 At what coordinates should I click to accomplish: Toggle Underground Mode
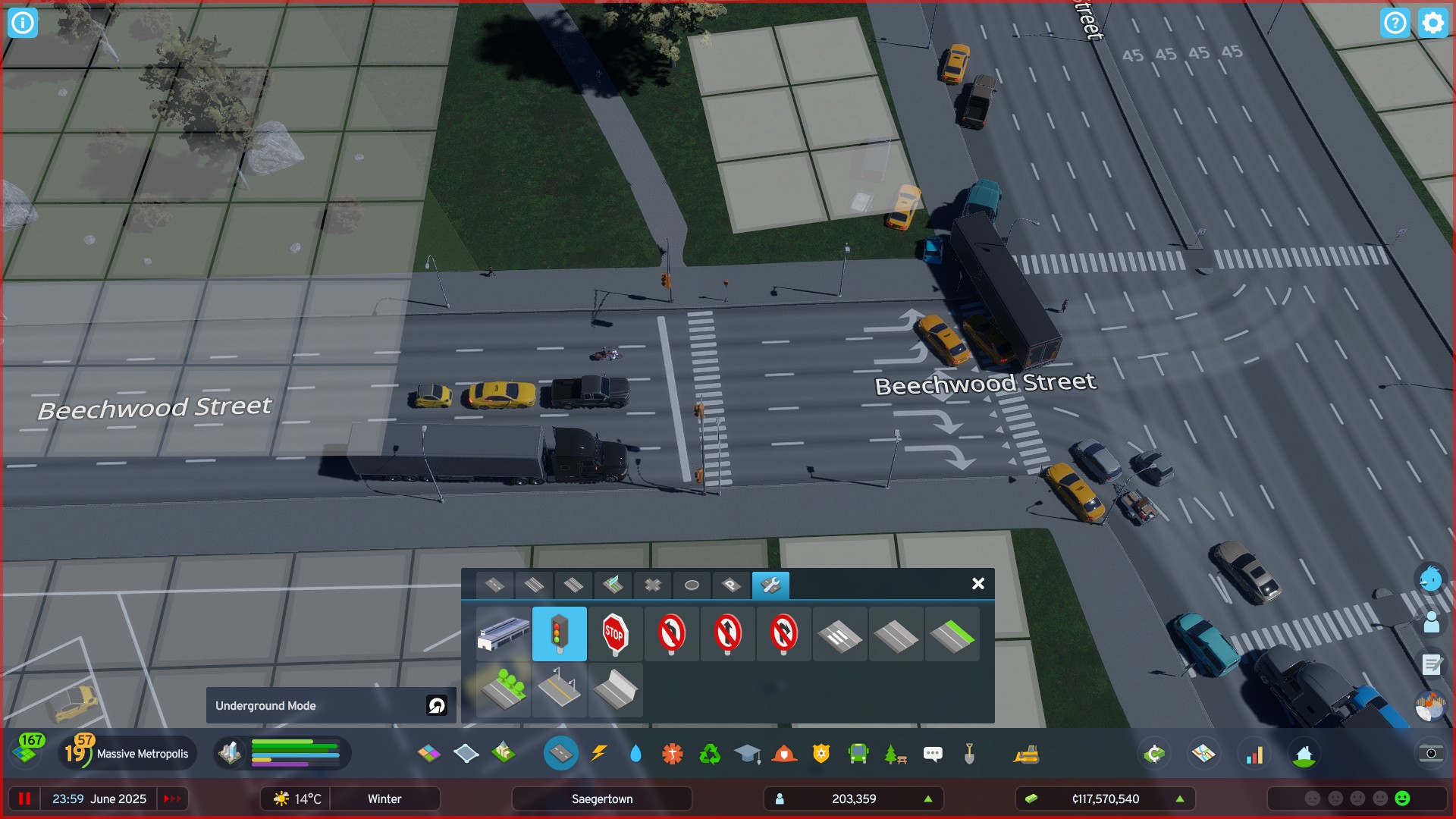pyautogui.click(x=436, y=705)
